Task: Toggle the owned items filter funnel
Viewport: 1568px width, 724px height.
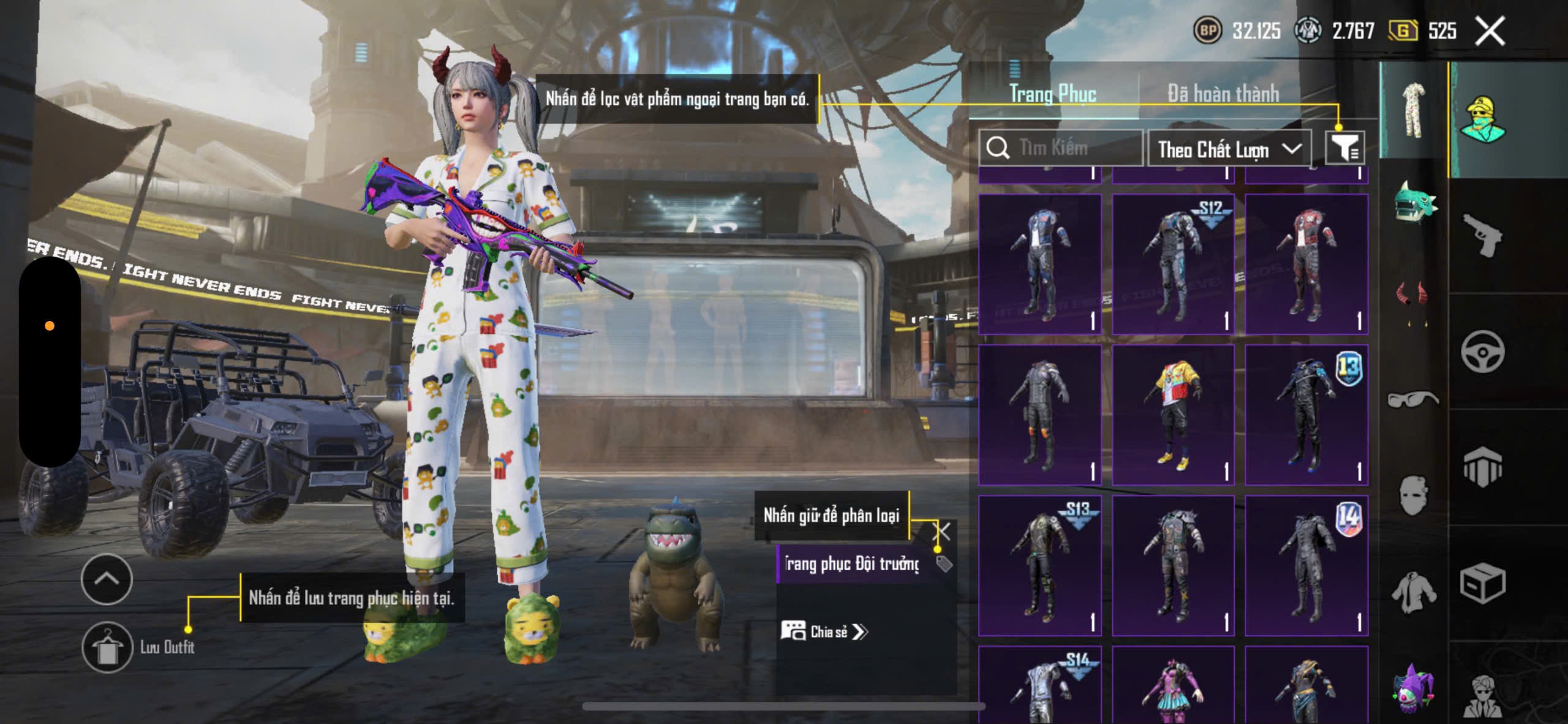Action: (x=1344, y=148)
